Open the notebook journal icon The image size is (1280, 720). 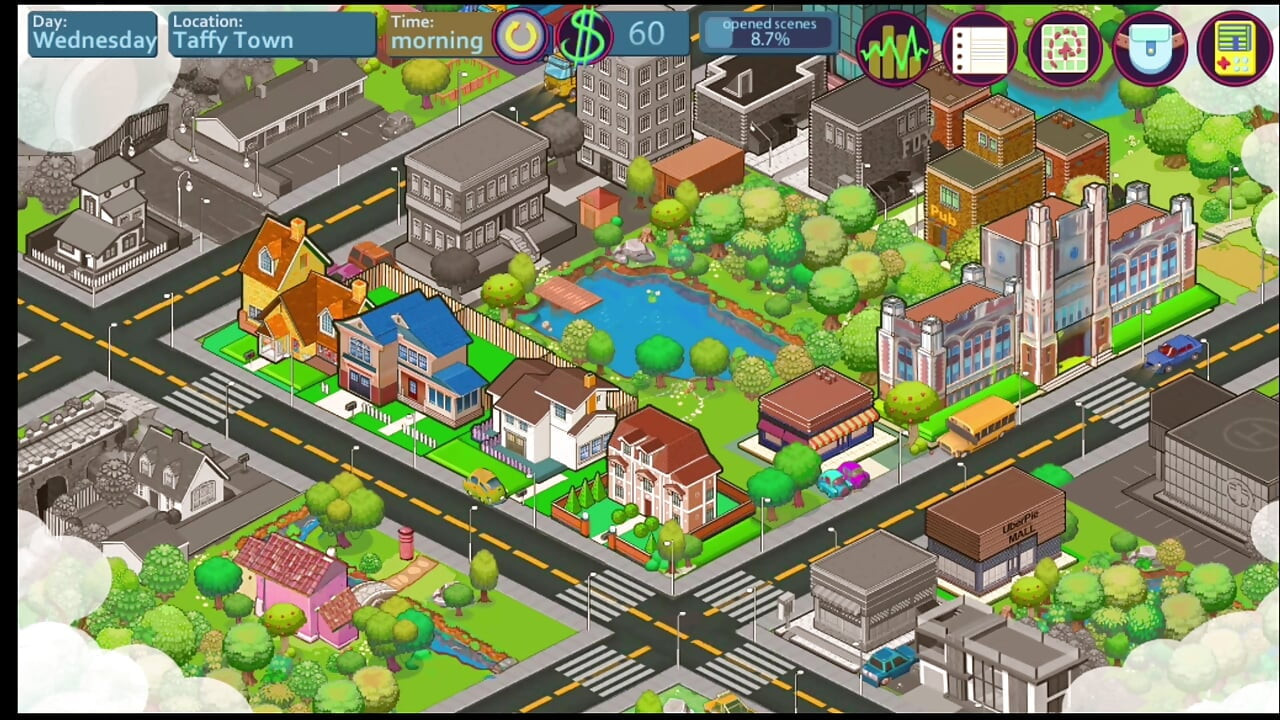(x=979, y=48)
